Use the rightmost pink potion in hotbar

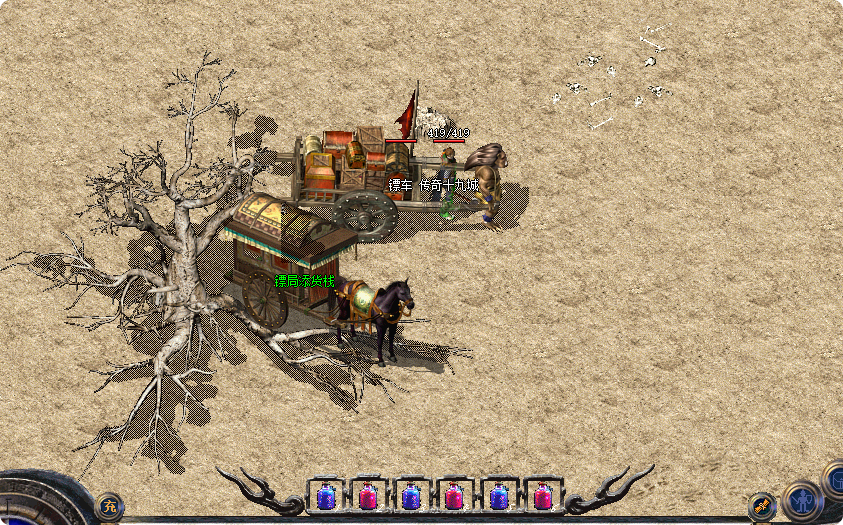543,495
